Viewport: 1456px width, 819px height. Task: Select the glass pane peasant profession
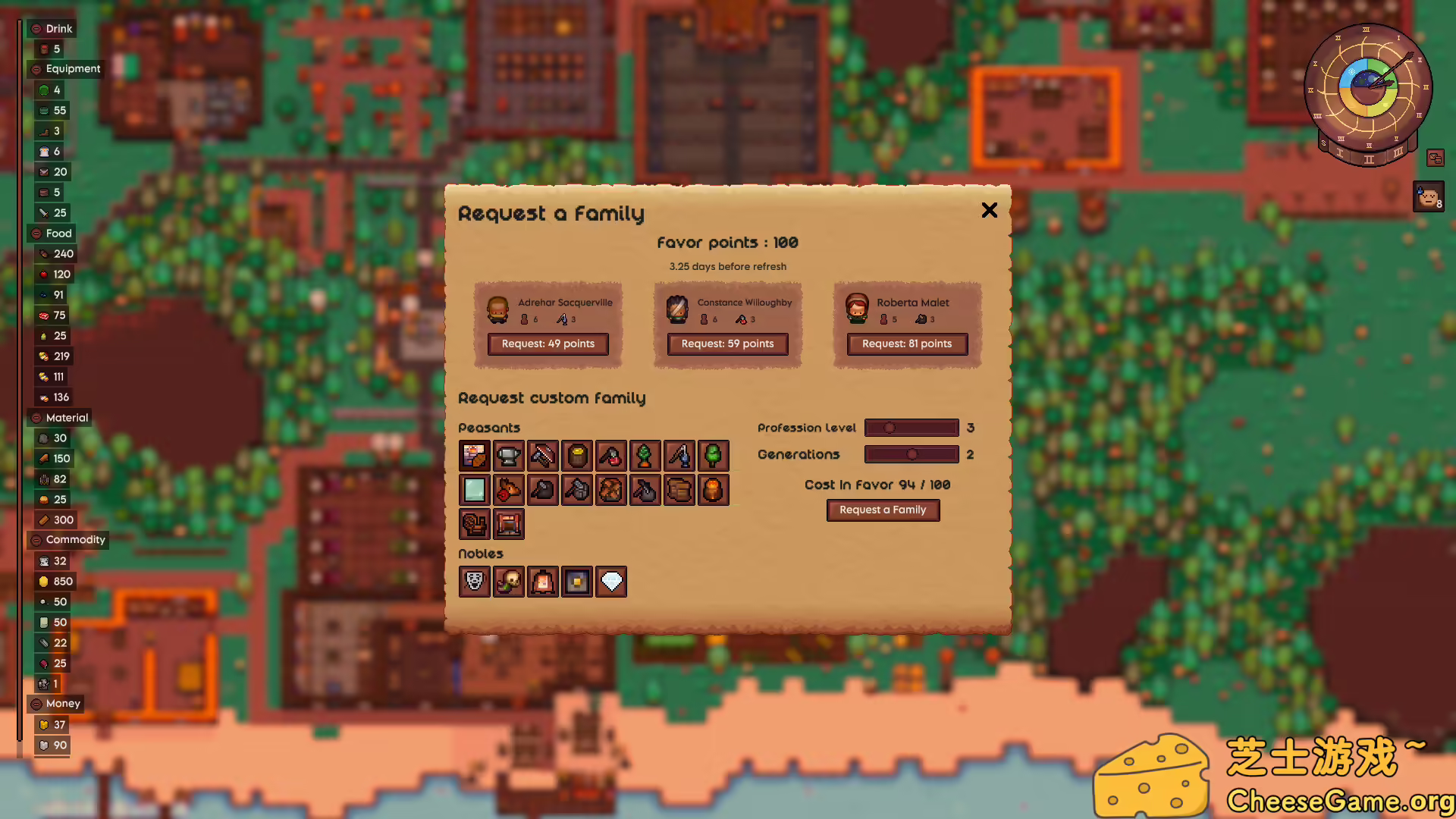(475, 490)
